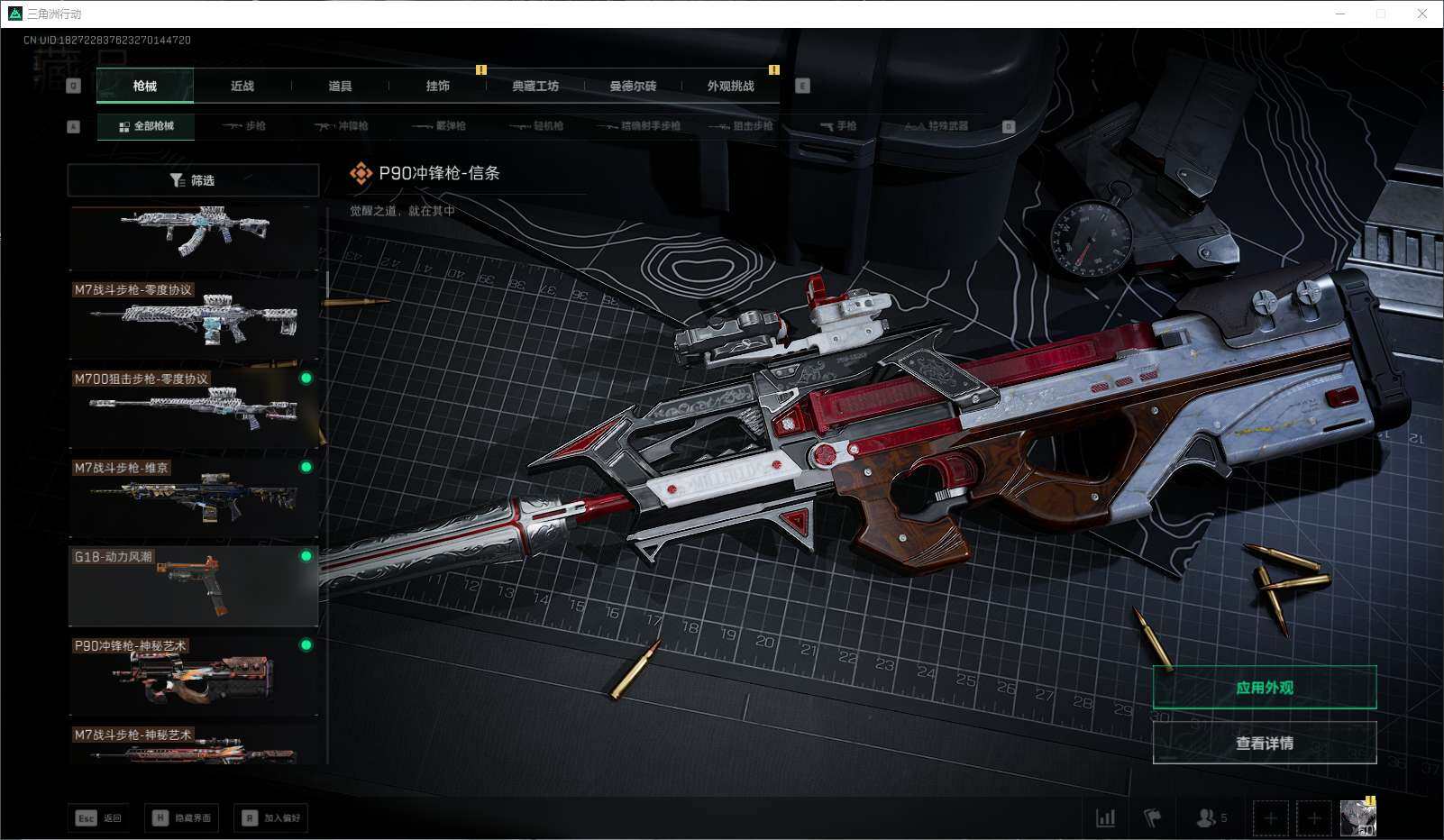Image resolution: width=1444 pixels, height=840 pixels.
Task: Show only 步枪 rifle skins
Action: pyautogui.click(x=244, y=126)
